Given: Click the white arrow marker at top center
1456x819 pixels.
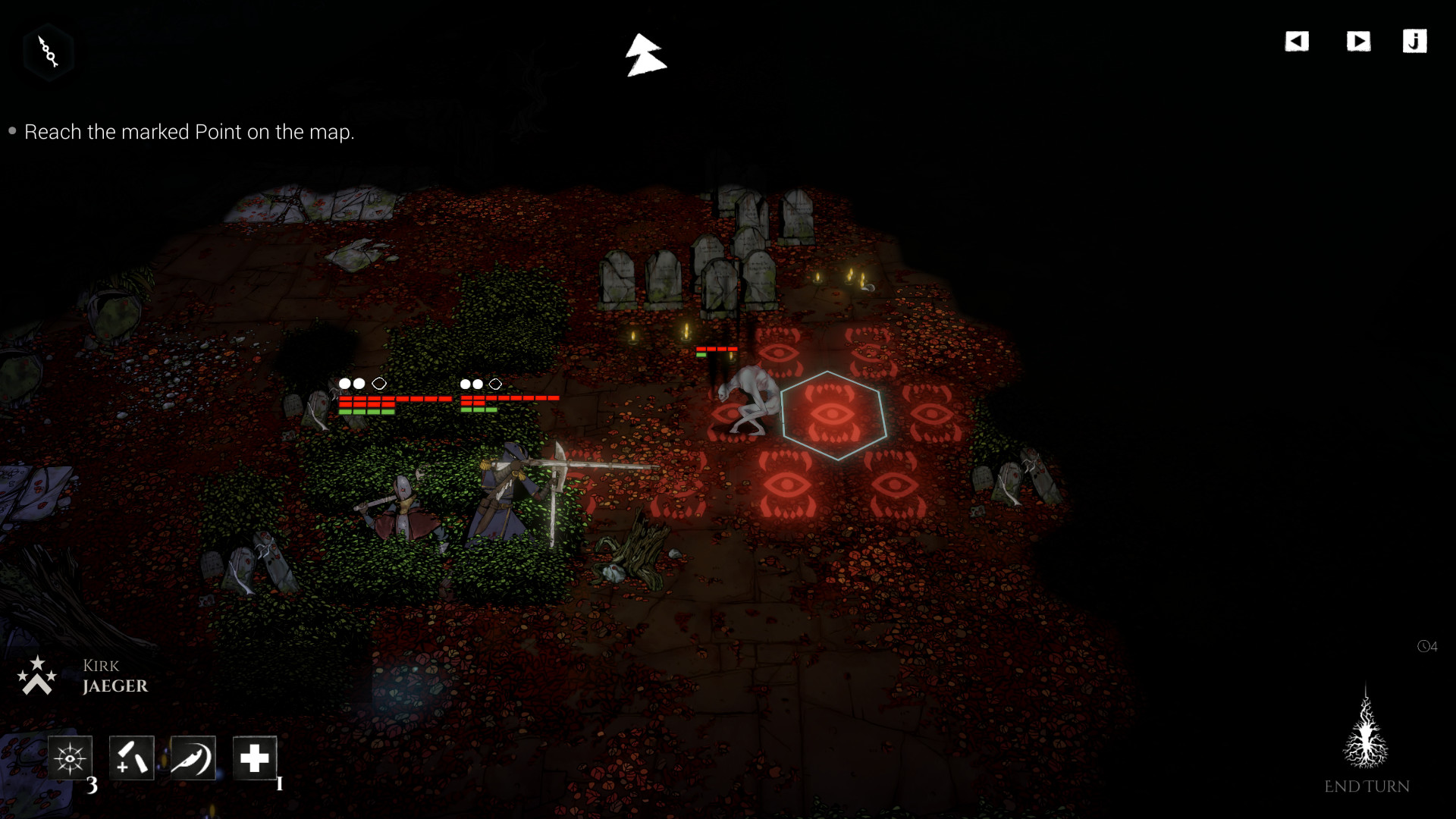Looking at the screenshot, I should [645, 55].
